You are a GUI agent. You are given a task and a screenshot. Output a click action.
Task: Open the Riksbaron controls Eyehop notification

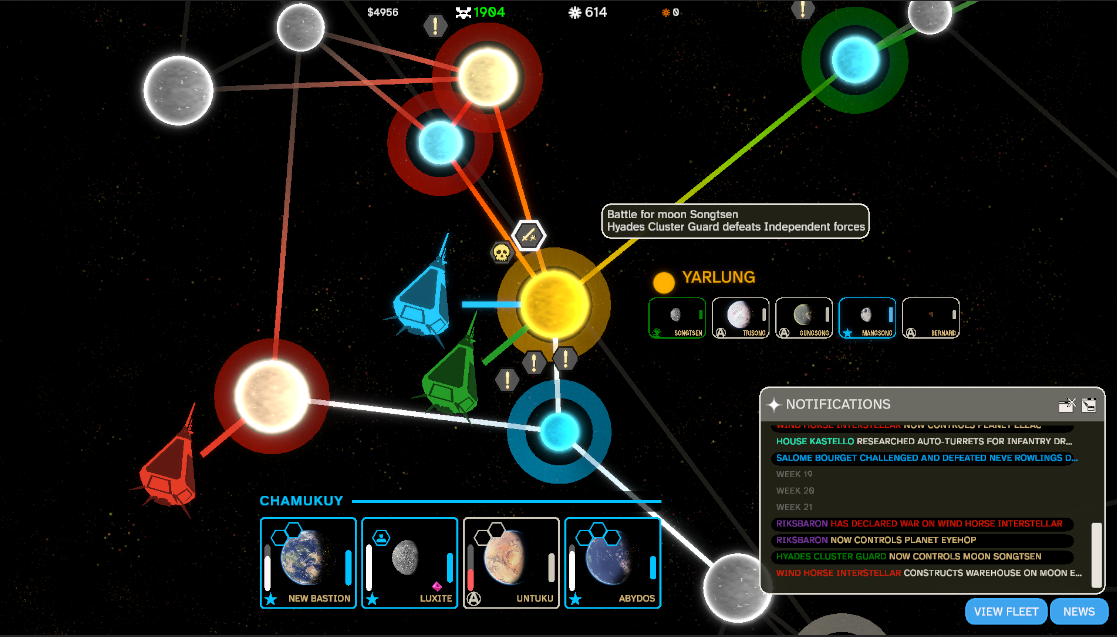click(x=923, y=540)
